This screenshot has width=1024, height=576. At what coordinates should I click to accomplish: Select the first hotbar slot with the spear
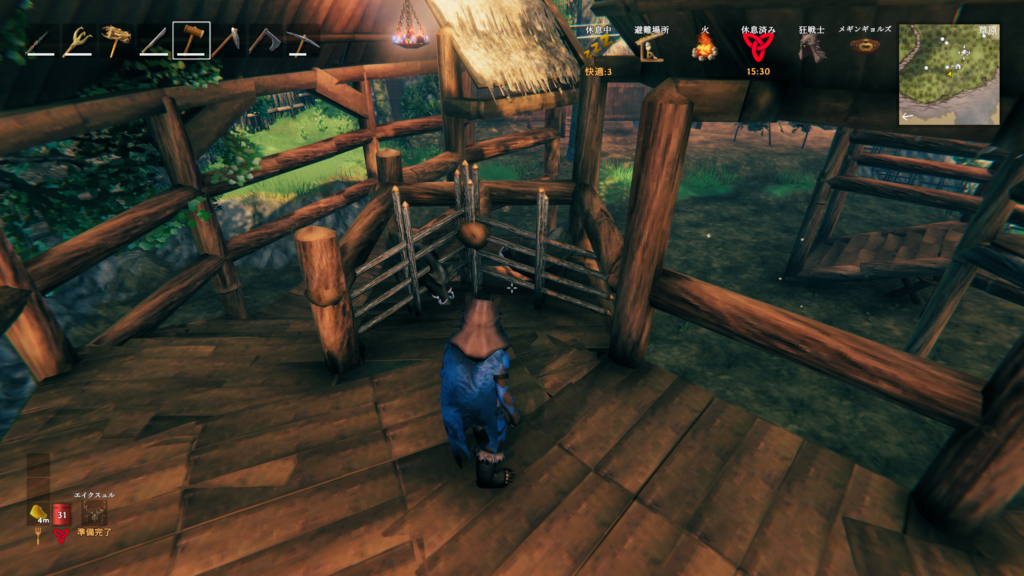point(40,41)
